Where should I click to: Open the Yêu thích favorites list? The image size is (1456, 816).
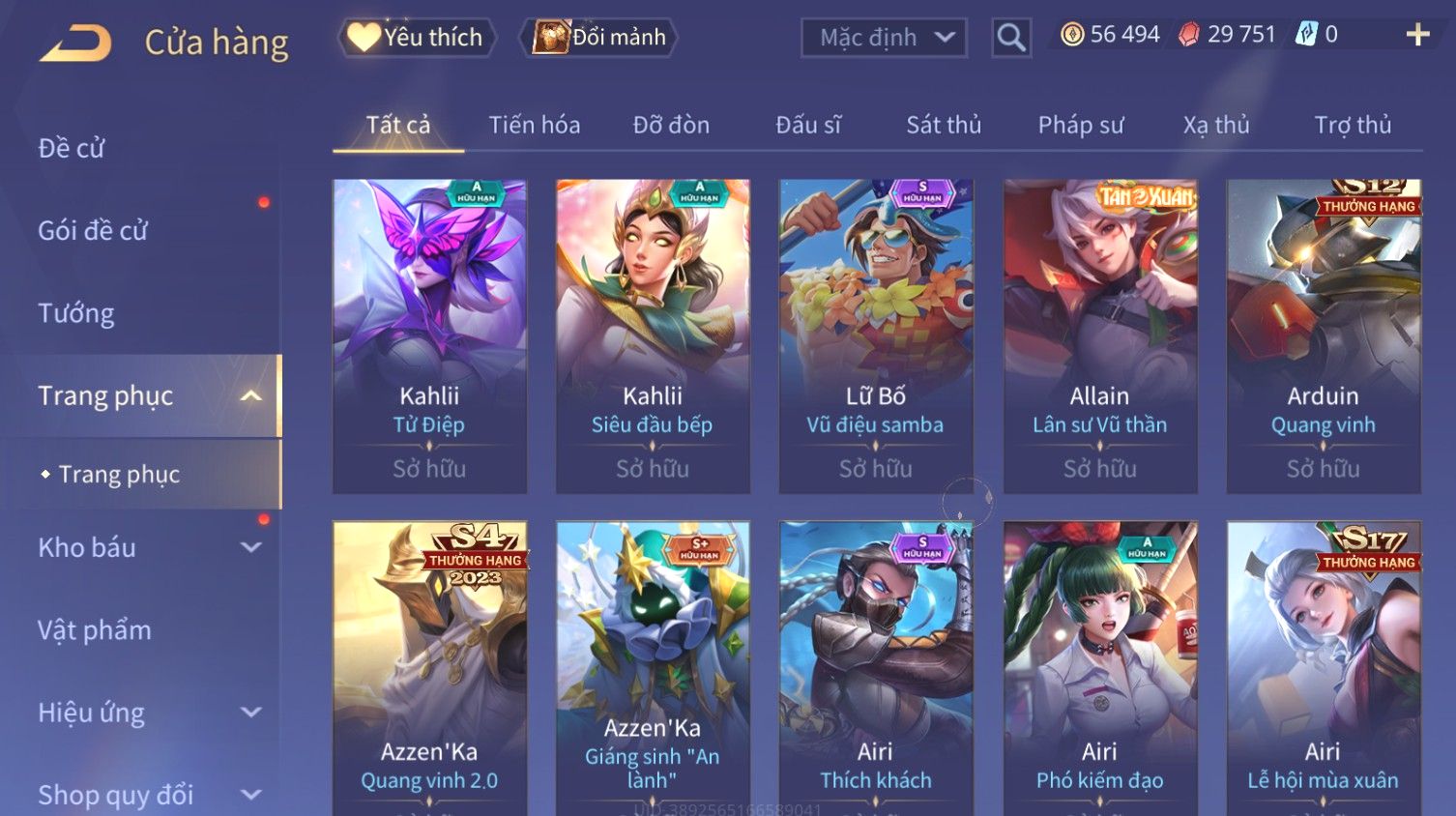pos(417,38)
